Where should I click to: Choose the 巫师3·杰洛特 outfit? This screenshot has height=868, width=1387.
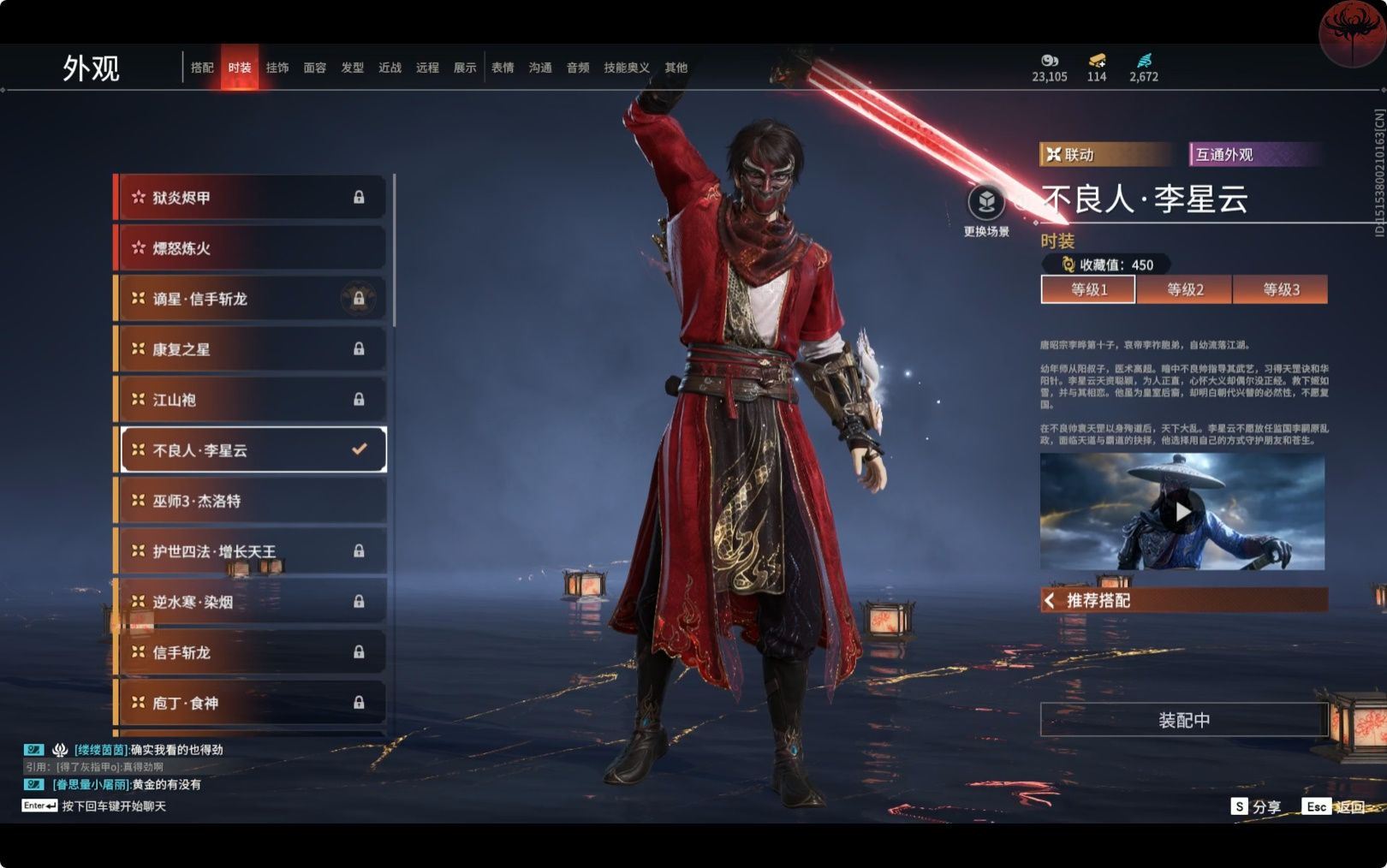click(x=250, y=501)
